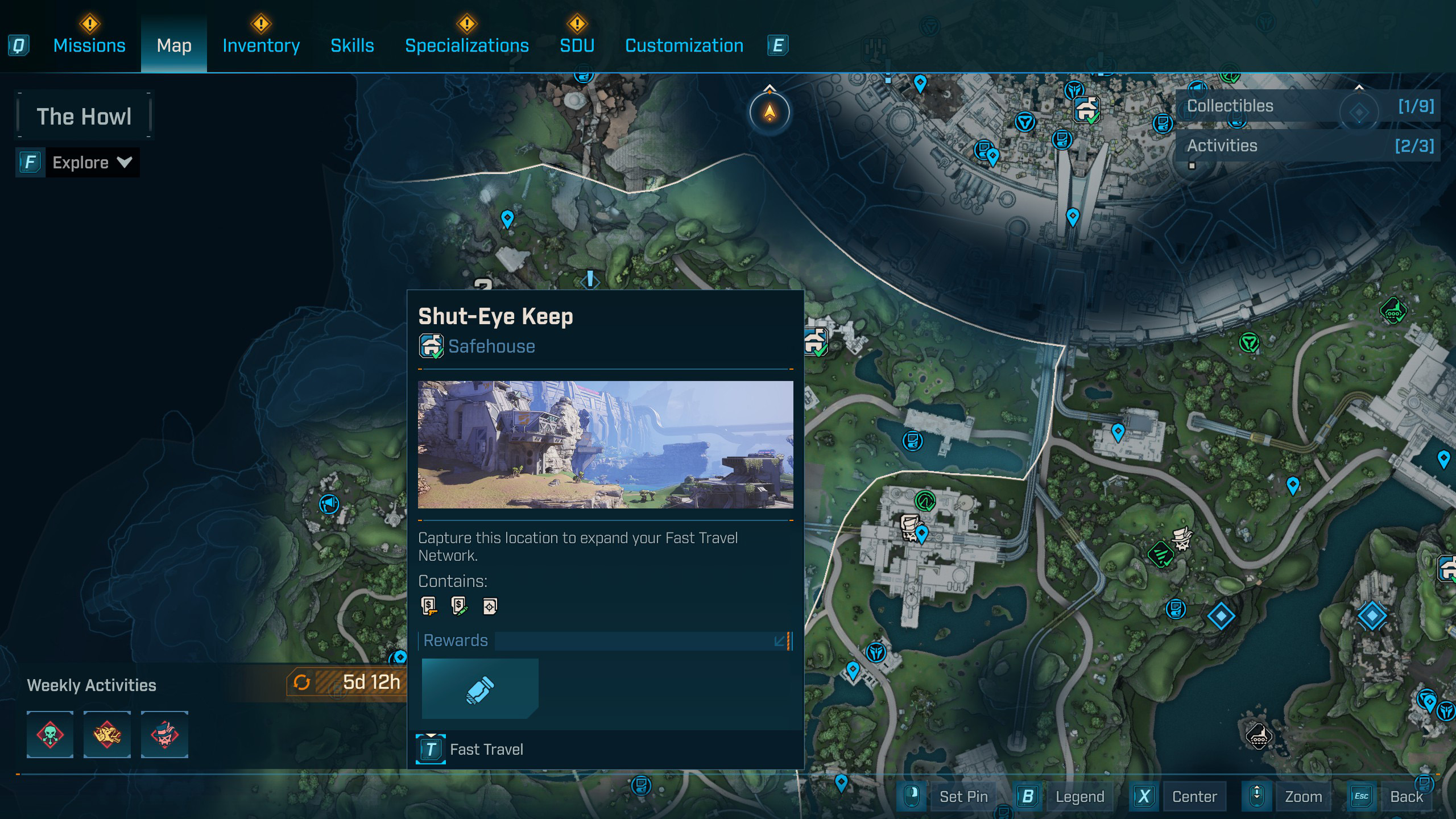Switch to the Inventory tab
This screenshot has width=1456, height=819.
pyautogui.click(x=261, y=45)
